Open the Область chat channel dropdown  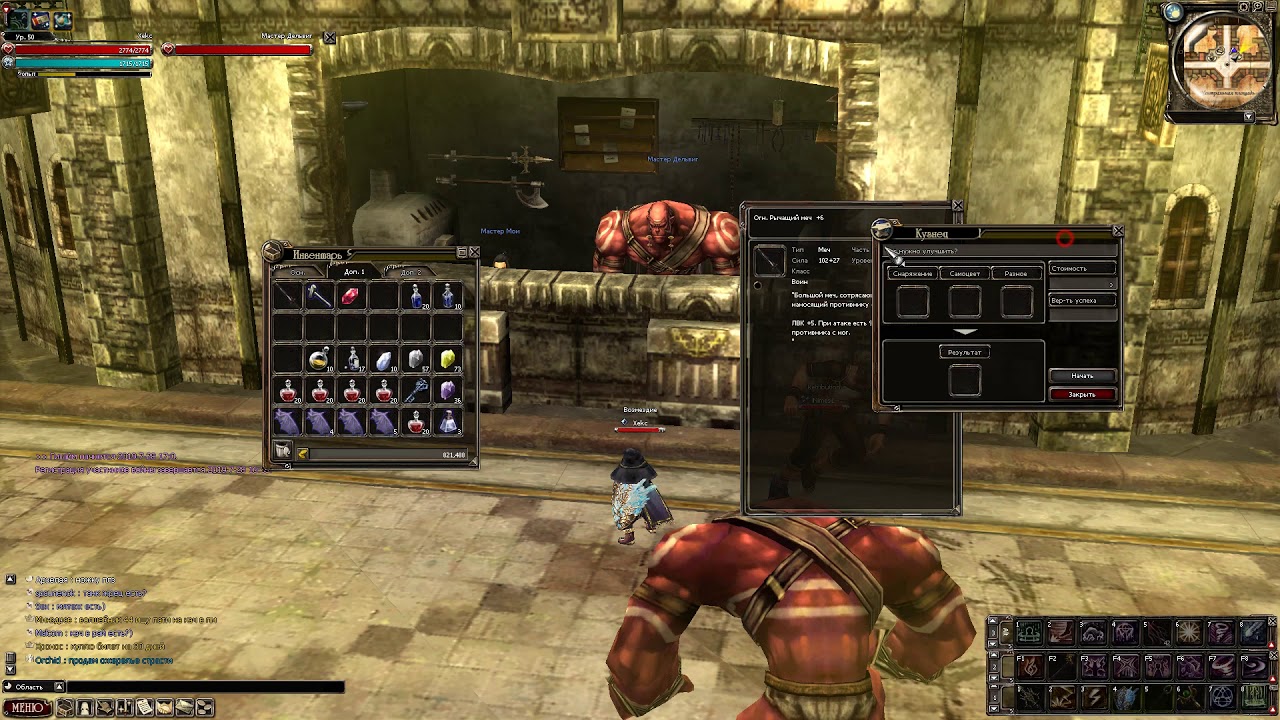[59, 687]
